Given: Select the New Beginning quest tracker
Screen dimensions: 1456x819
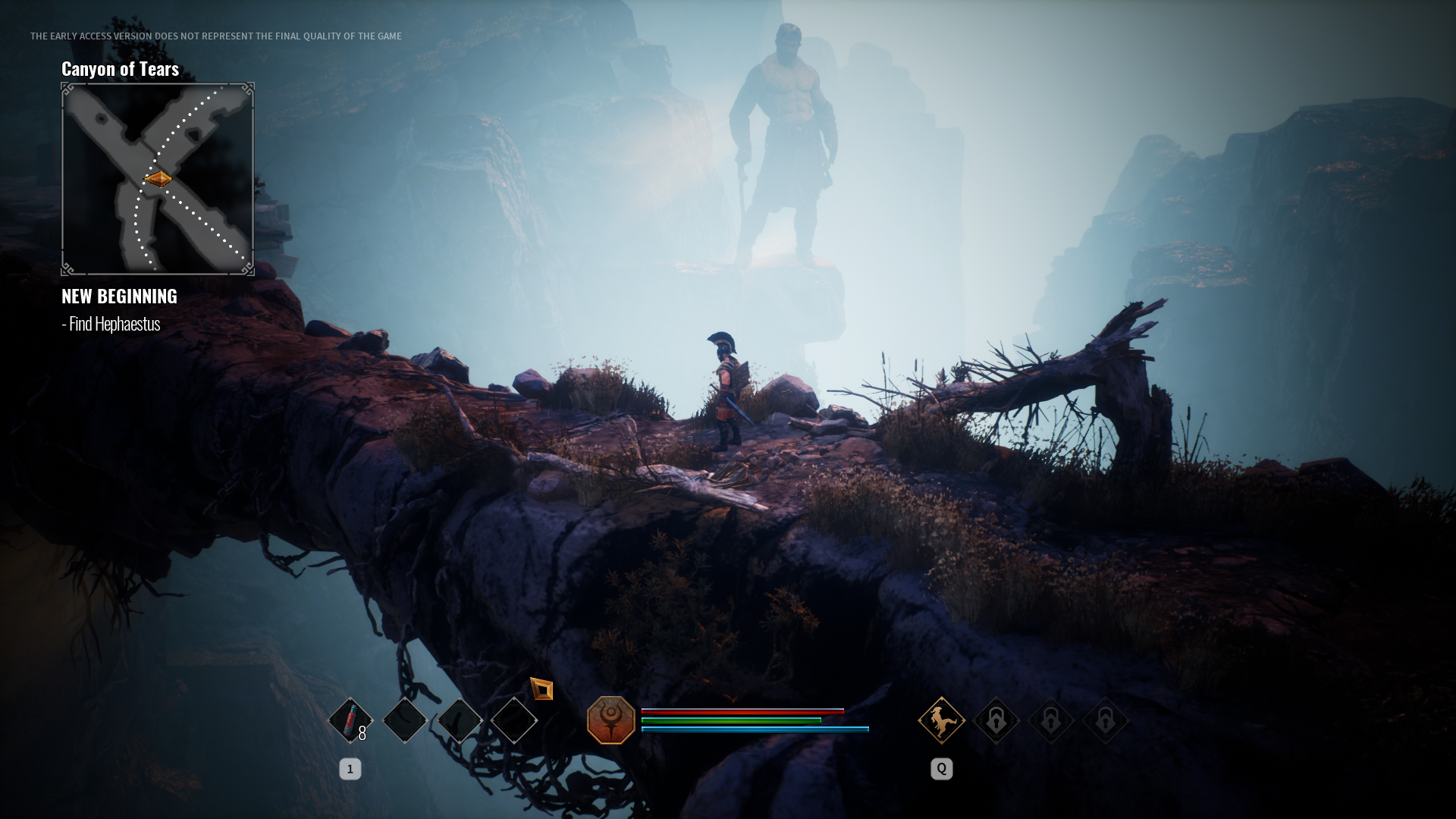Looking at the screenshot, I should [119, 296].
